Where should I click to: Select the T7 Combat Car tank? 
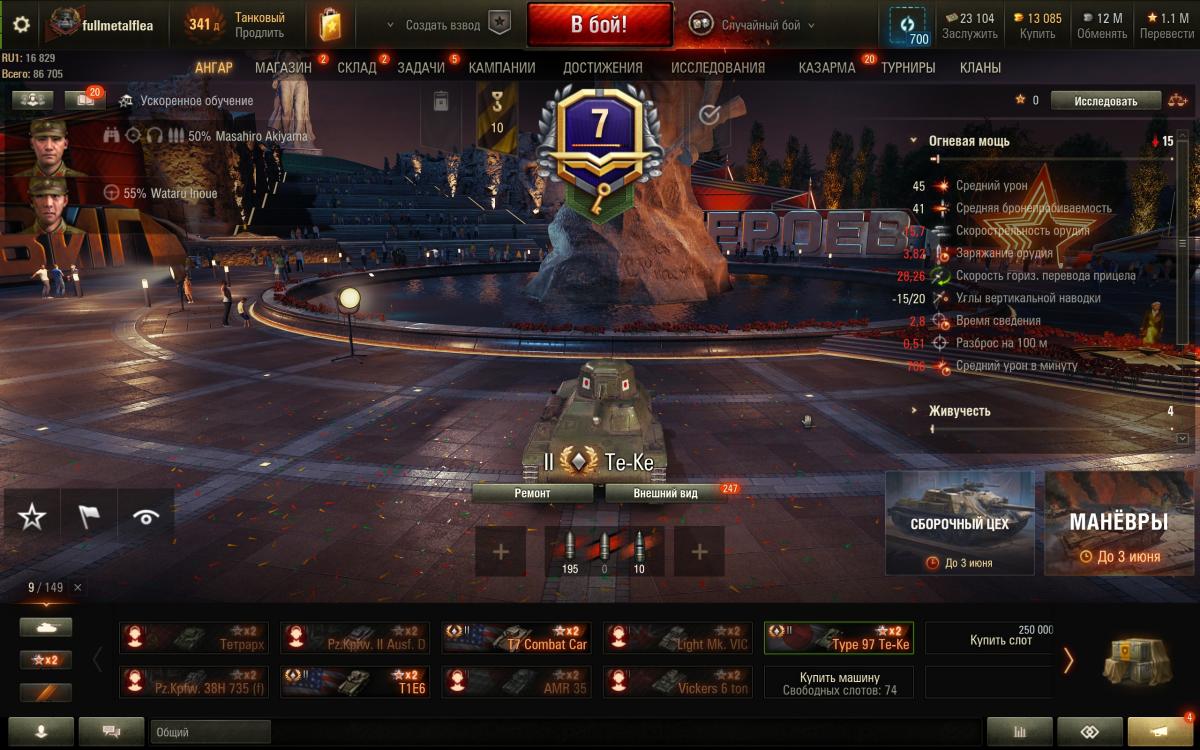point(517,638)
